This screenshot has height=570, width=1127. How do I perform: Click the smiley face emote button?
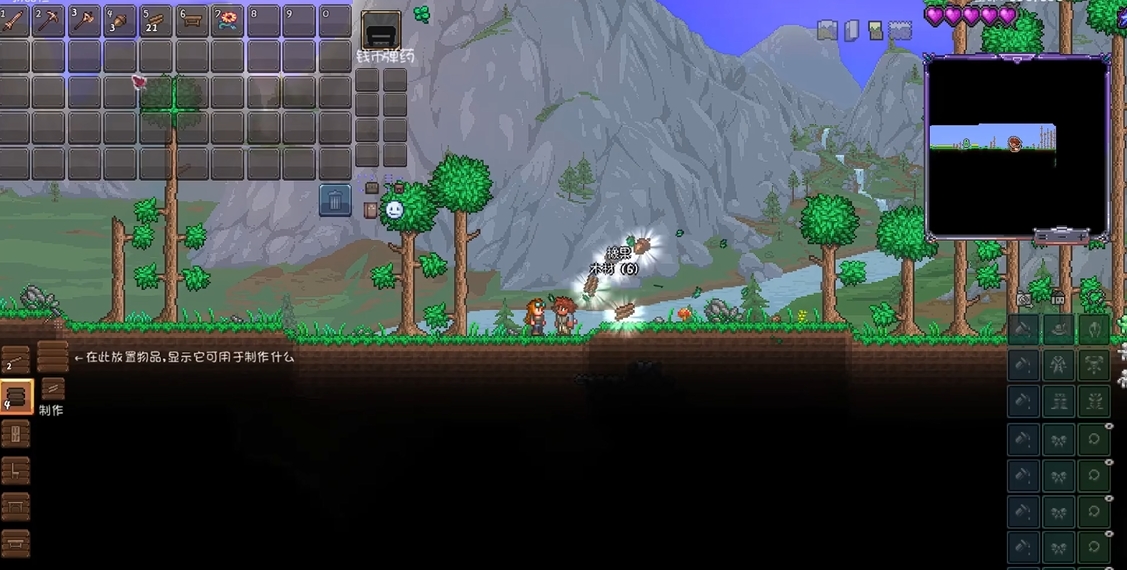[395, 210]
